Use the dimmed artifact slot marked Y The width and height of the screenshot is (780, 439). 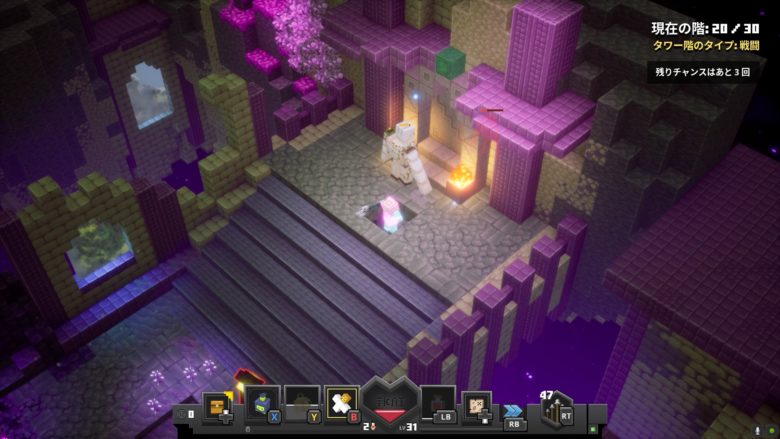(301, 403)
